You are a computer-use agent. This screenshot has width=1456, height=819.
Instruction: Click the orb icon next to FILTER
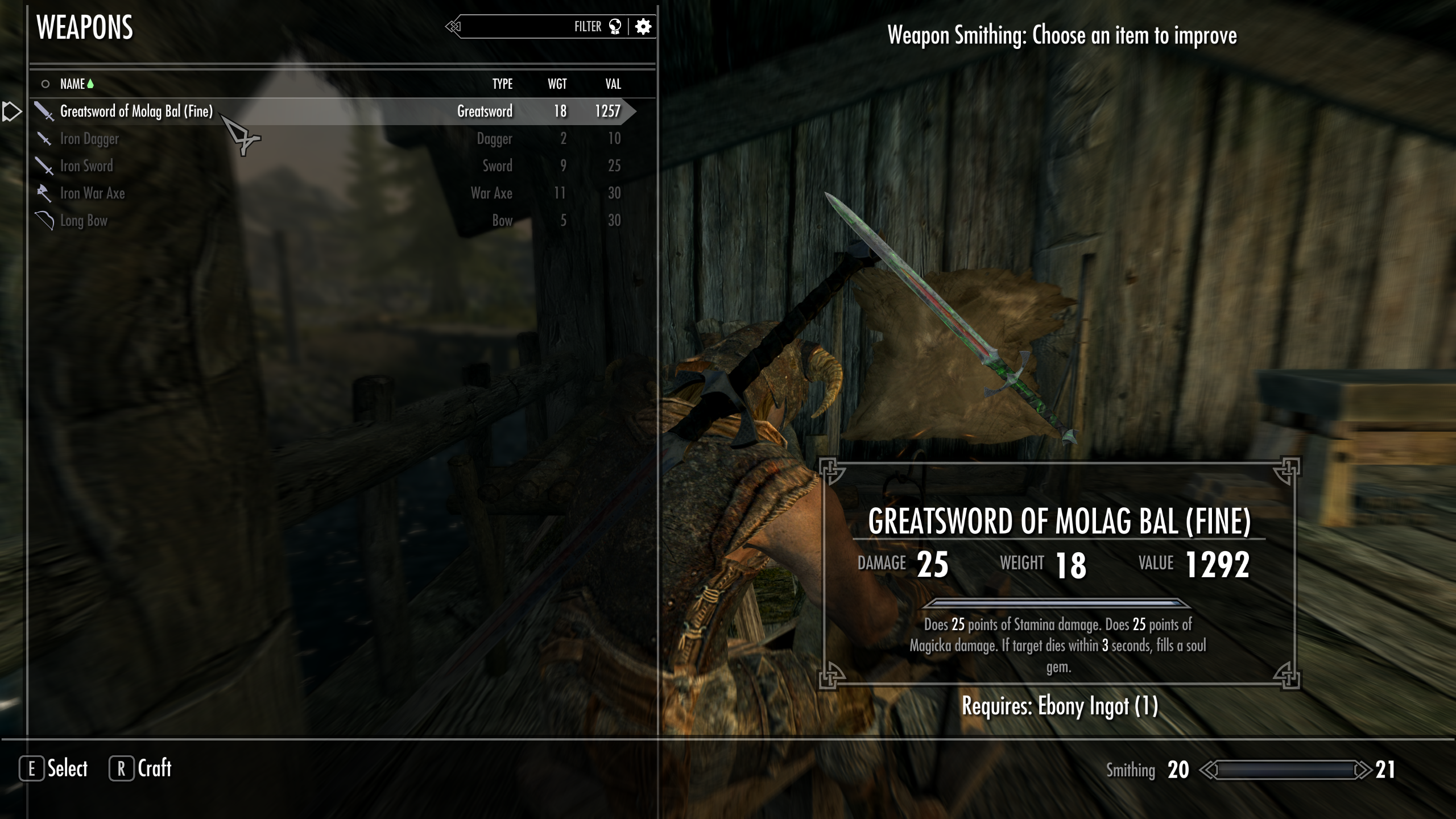tap(615, 26)
